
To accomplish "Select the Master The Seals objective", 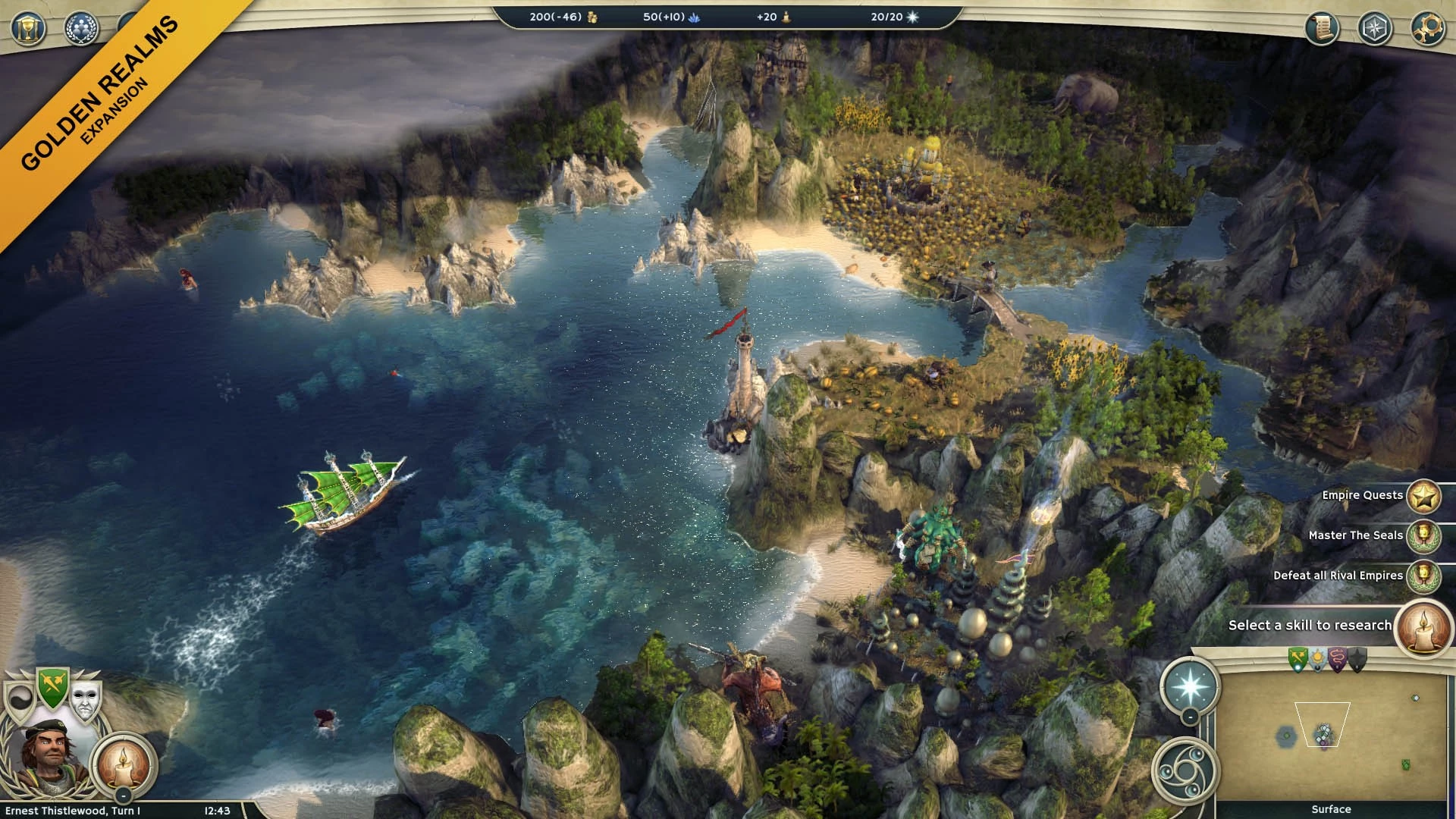I will click(x=1423, y=536).
